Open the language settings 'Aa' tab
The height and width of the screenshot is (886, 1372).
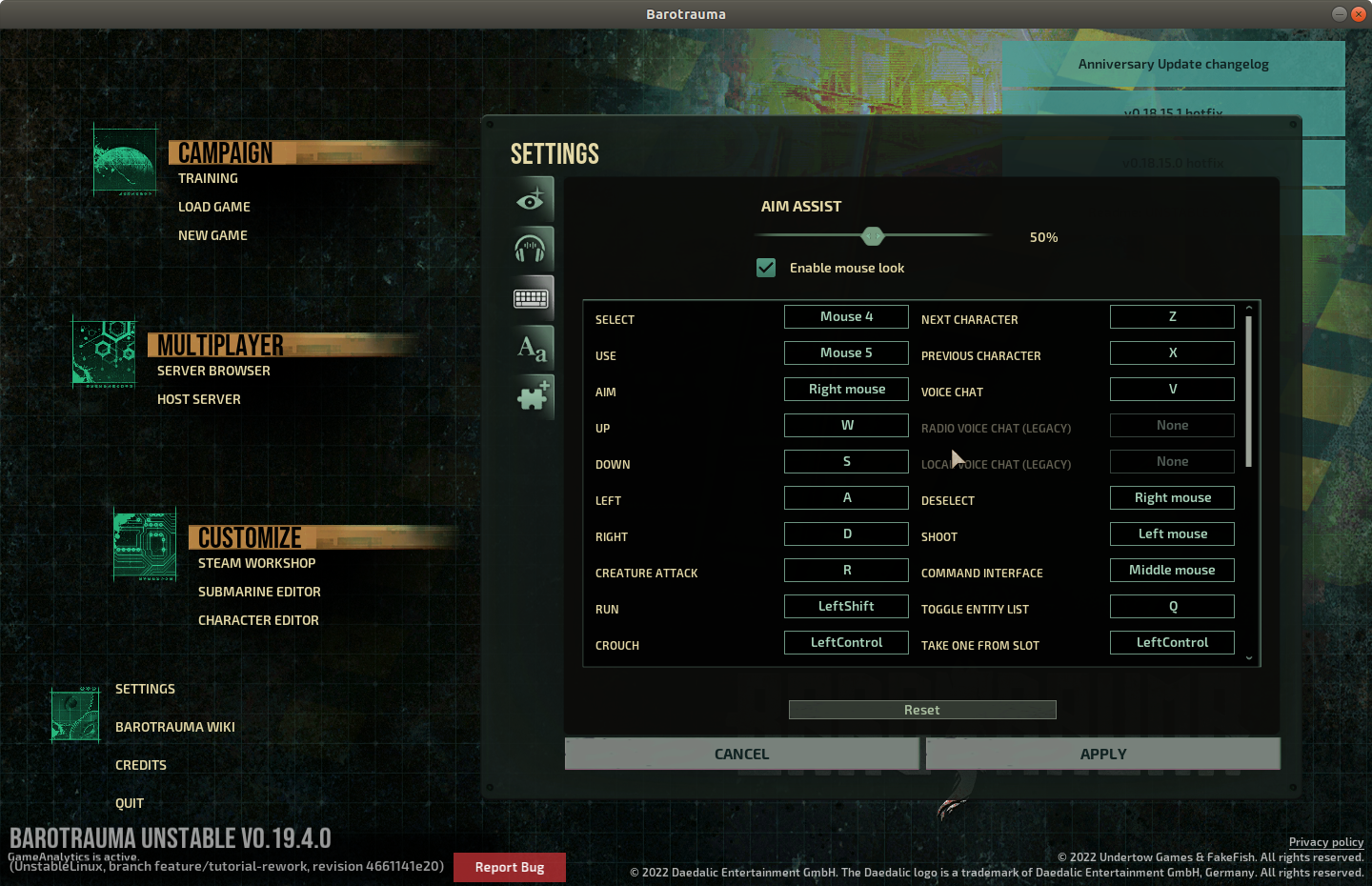coord(532,347)
